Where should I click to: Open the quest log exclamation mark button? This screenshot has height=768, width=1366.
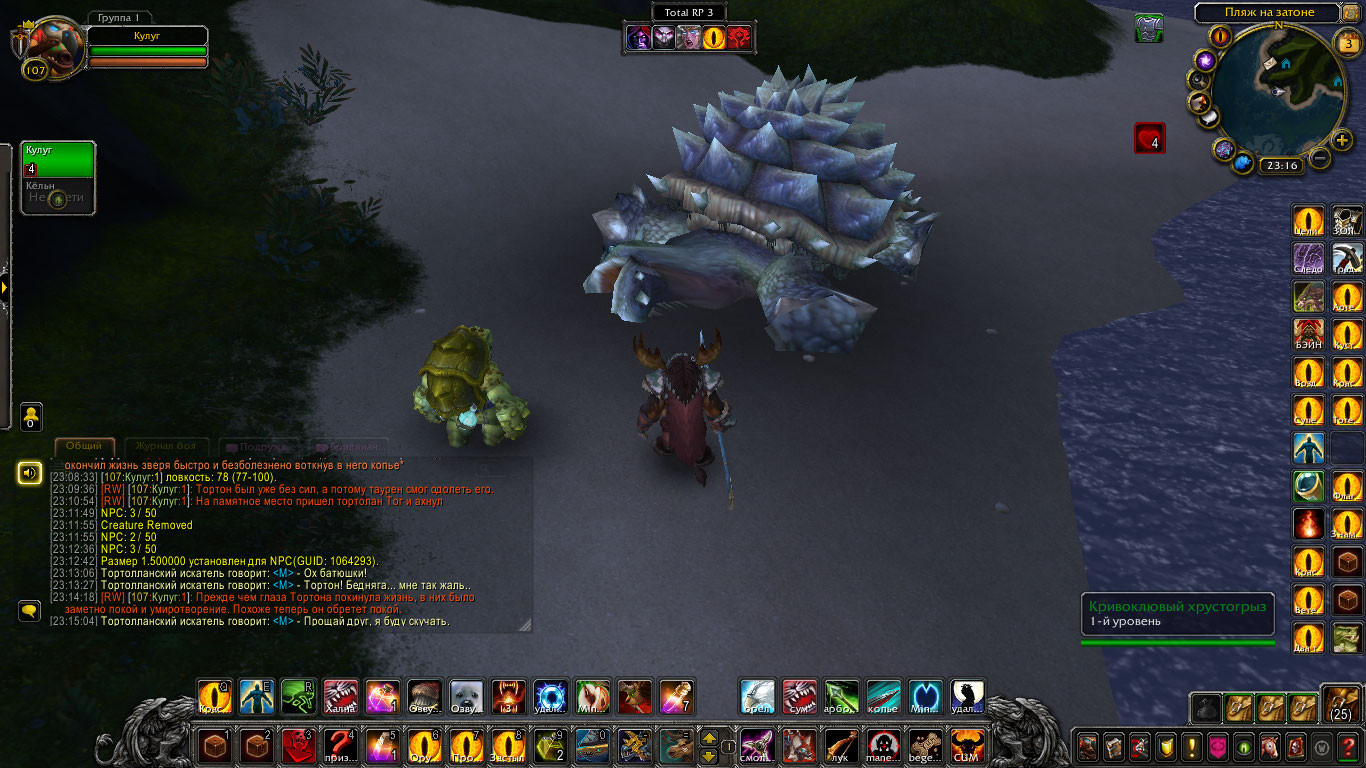1191,746
